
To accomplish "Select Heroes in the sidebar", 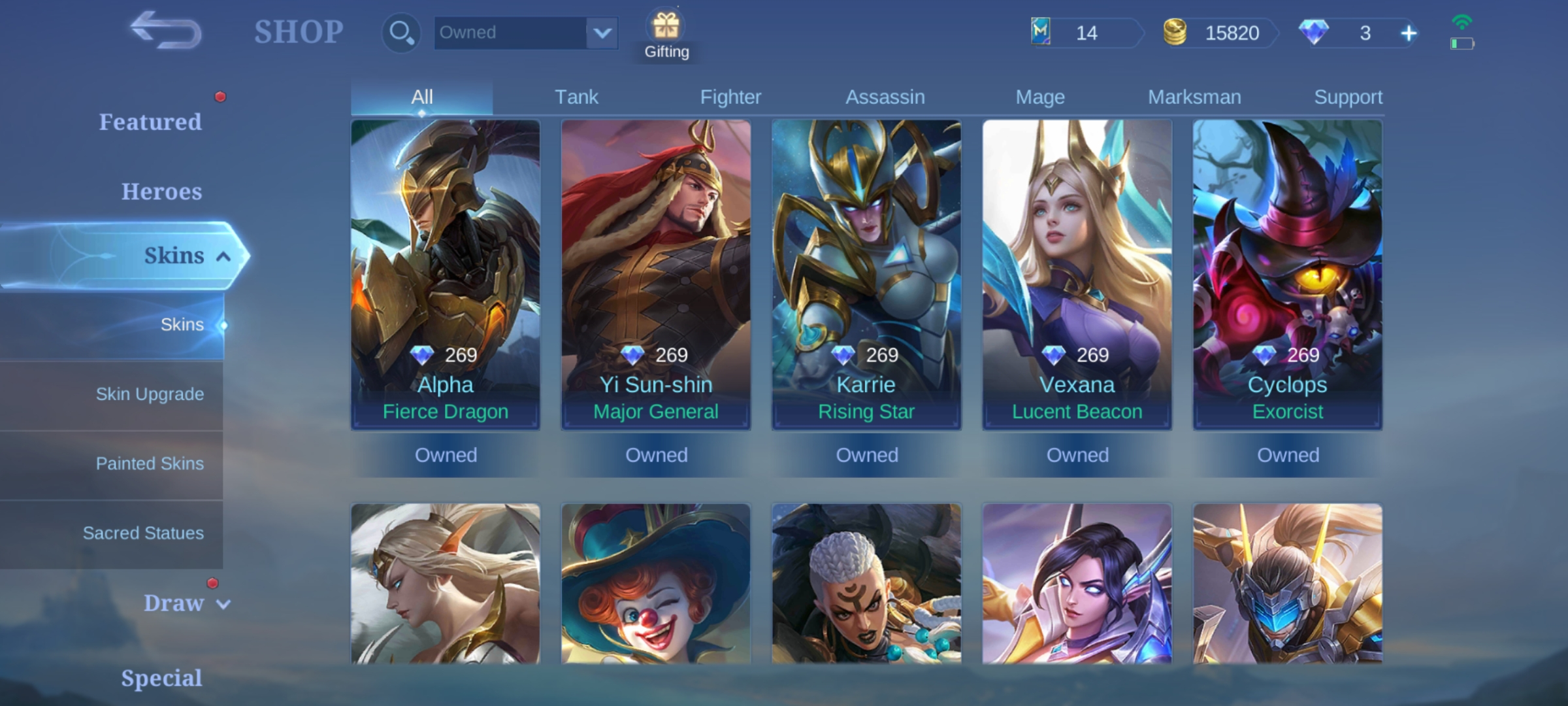I will [x=161, y=191].
